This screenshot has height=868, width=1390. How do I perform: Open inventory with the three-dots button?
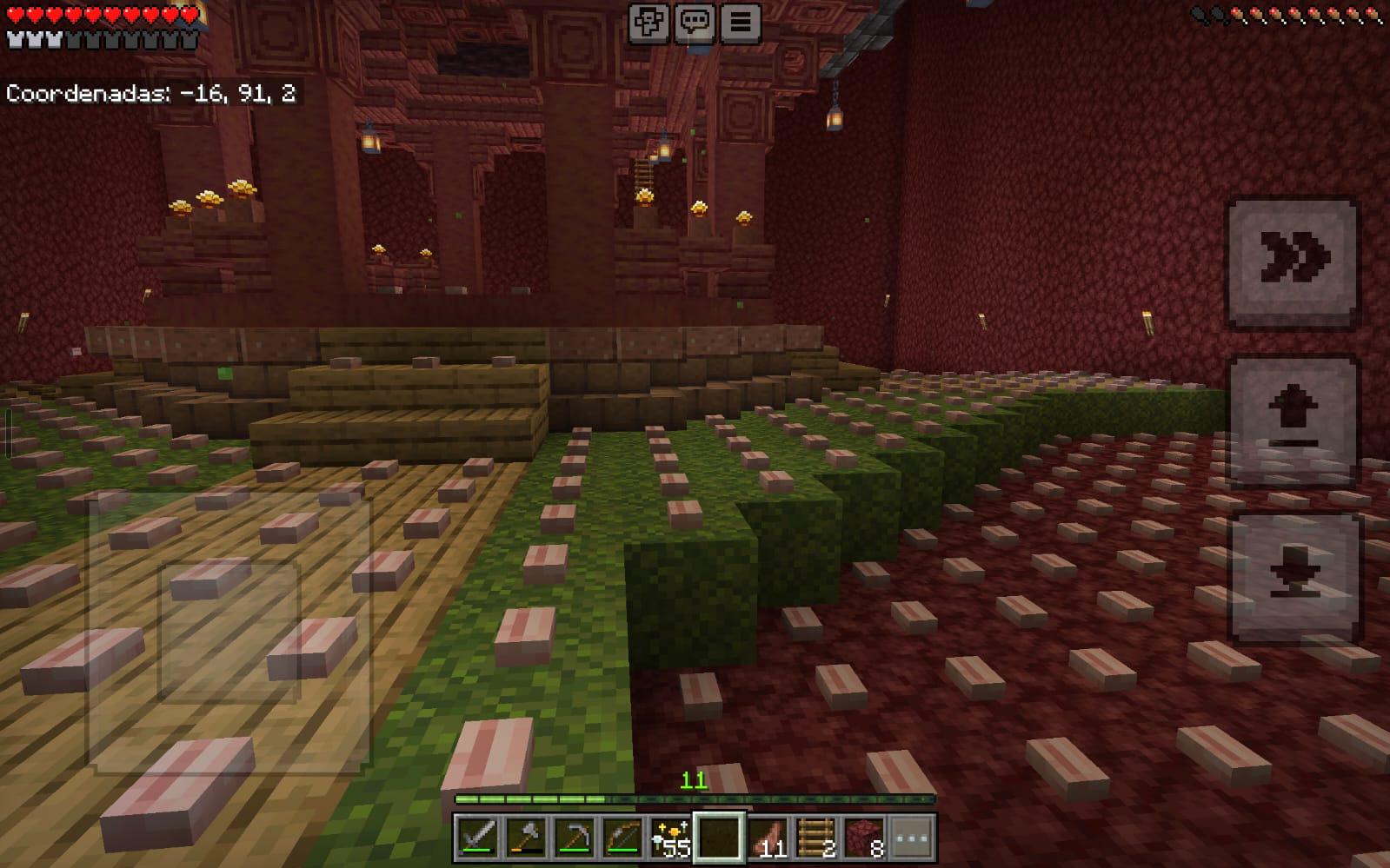(x=911, y=838)
